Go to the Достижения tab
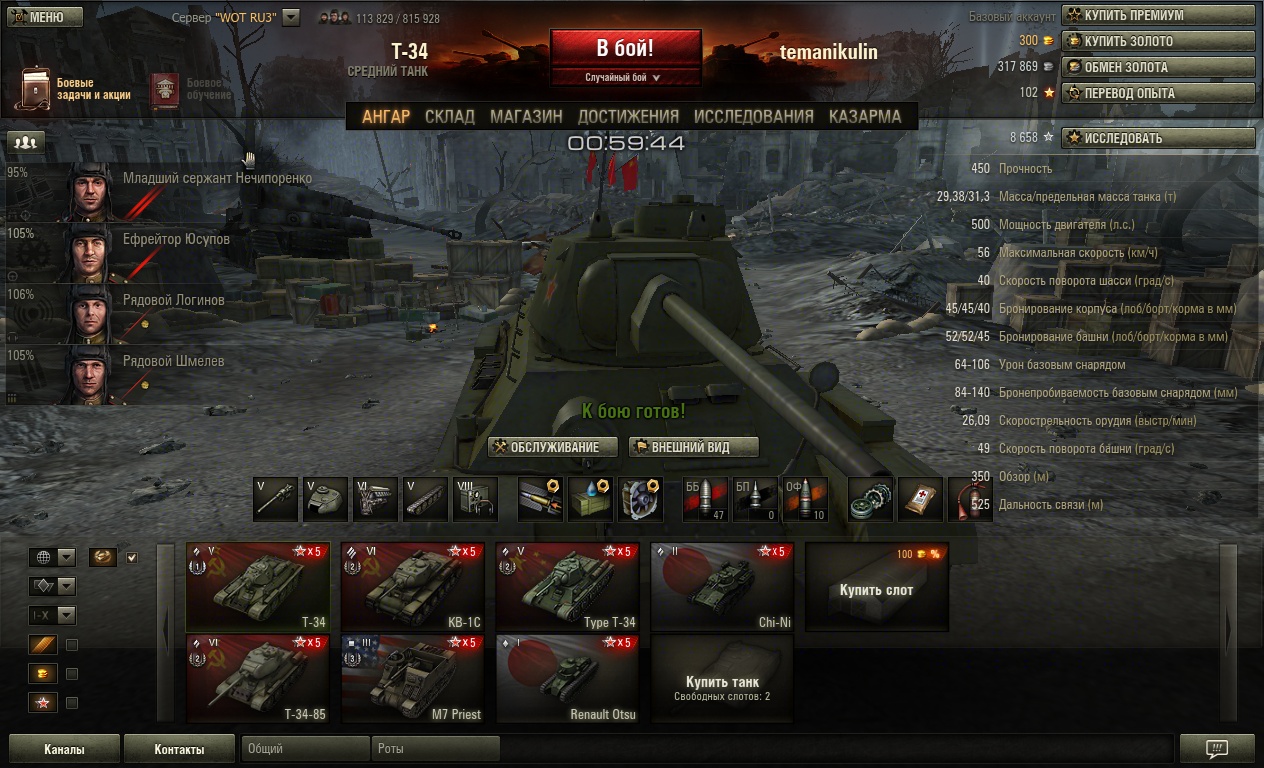This screenshot has height=768, width=1264. coord(628,116)
